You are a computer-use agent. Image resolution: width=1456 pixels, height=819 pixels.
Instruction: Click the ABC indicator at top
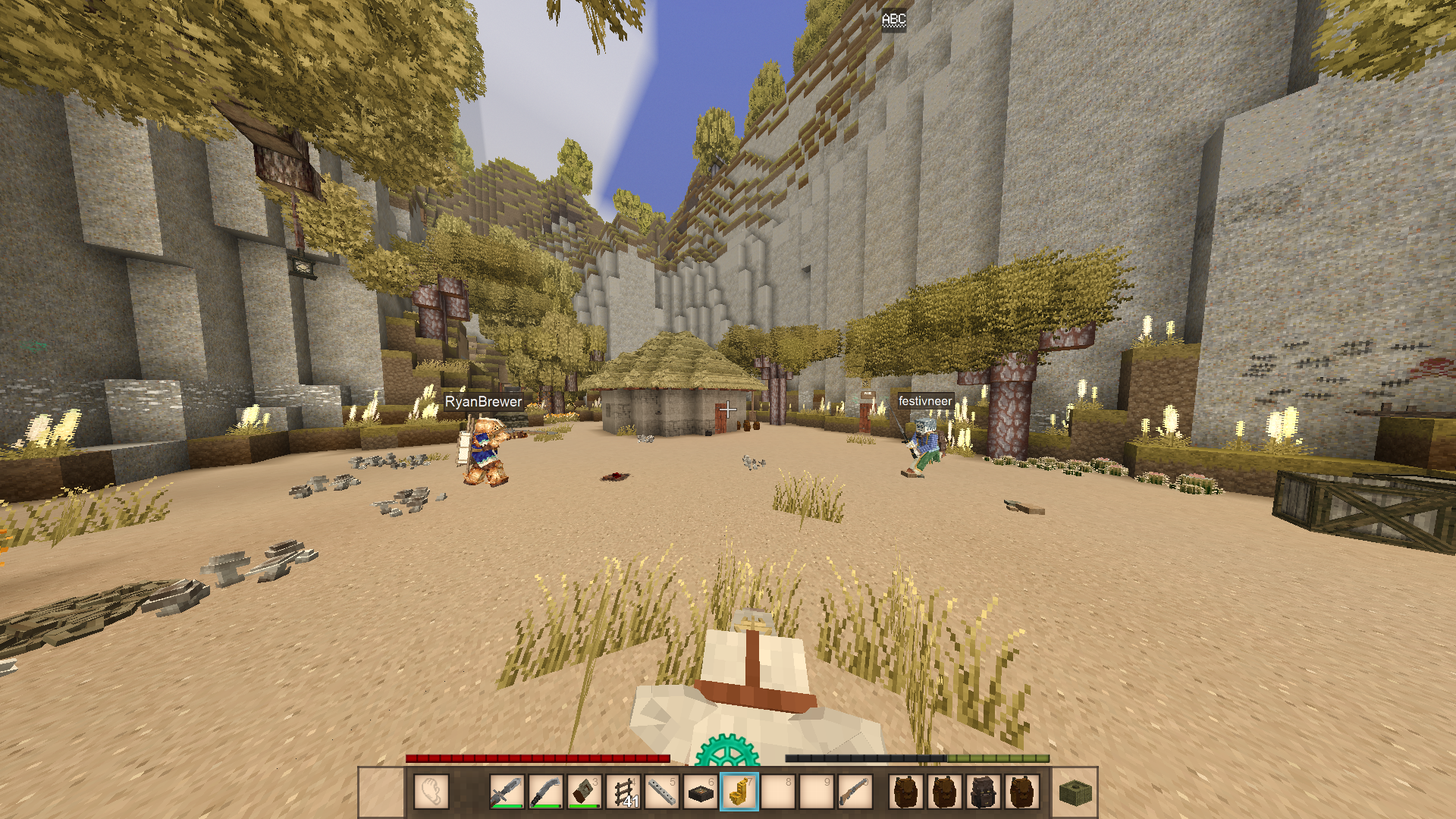tap(893, 20)
